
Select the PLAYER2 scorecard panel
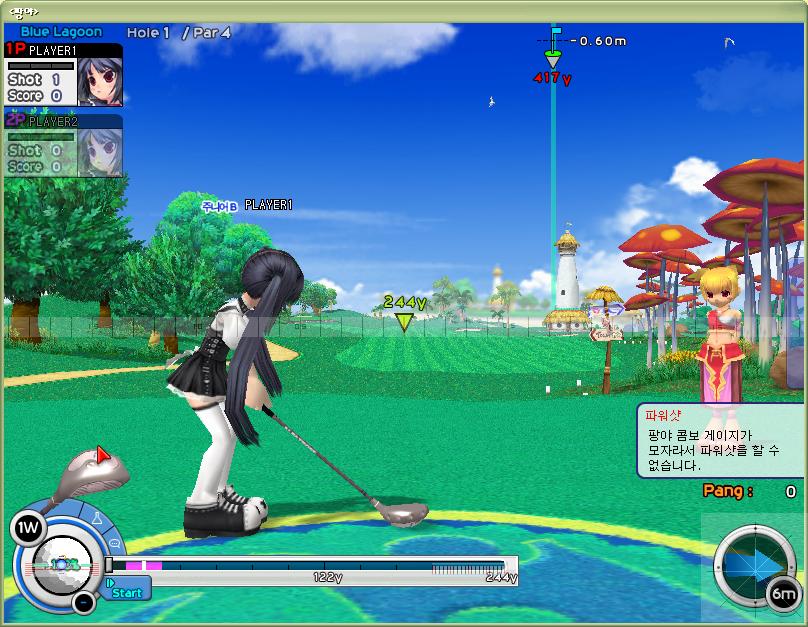pyautogui.click(x=63, y=145)
